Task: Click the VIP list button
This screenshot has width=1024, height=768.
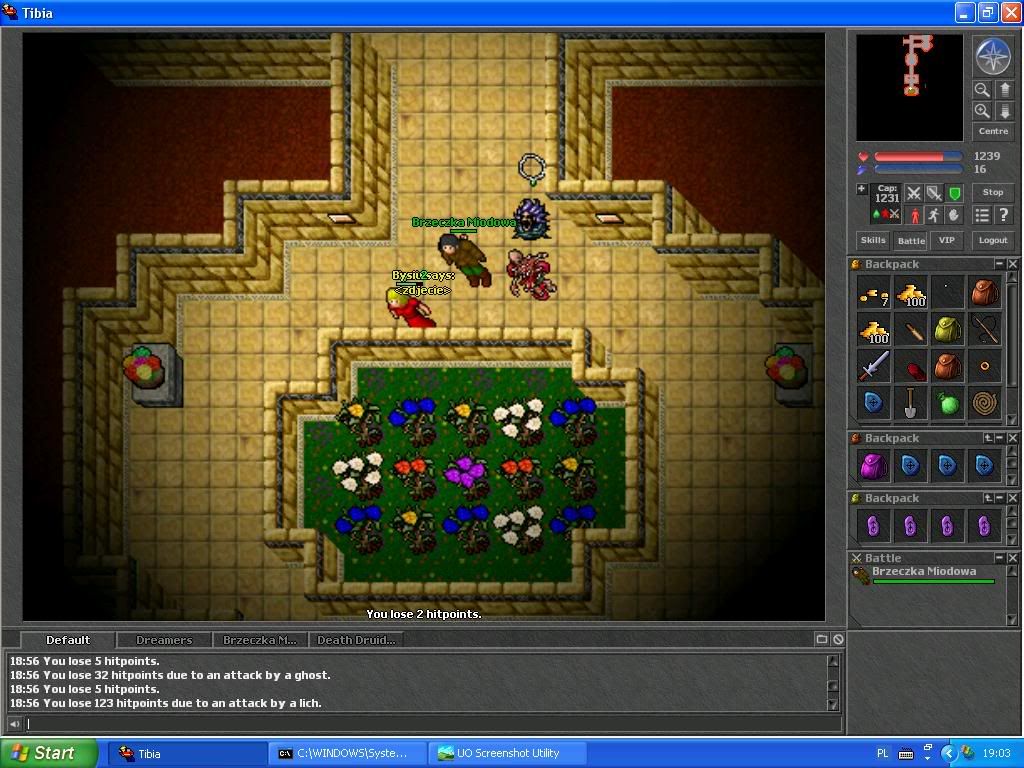Action: pyautogui.click(x=946, y=240)
